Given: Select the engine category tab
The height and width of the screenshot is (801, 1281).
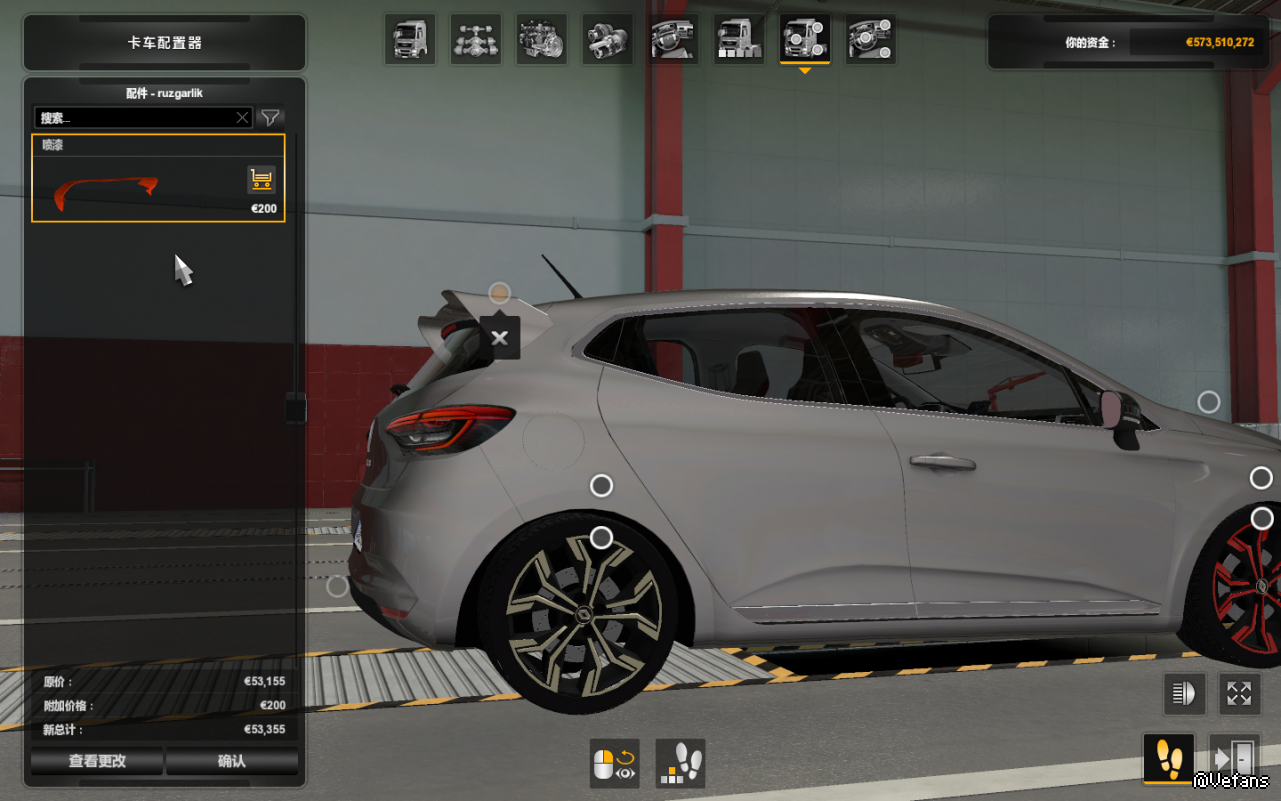Looking at the screenshot, I should pyautogui.click(x=541, y=40).
